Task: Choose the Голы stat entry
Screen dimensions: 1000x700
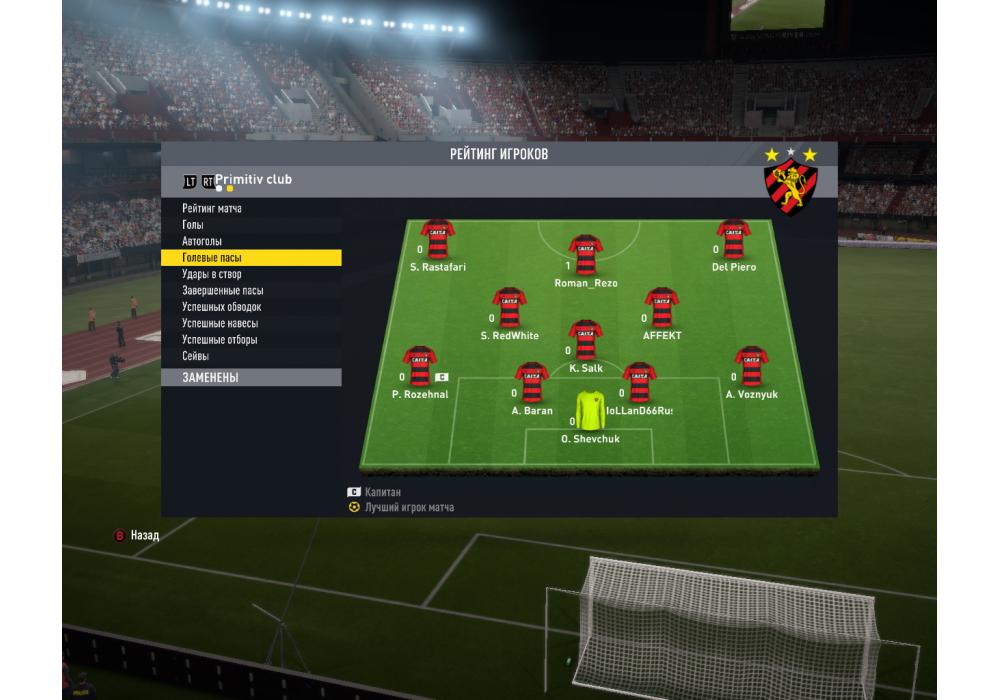Action: click(193, 225)
